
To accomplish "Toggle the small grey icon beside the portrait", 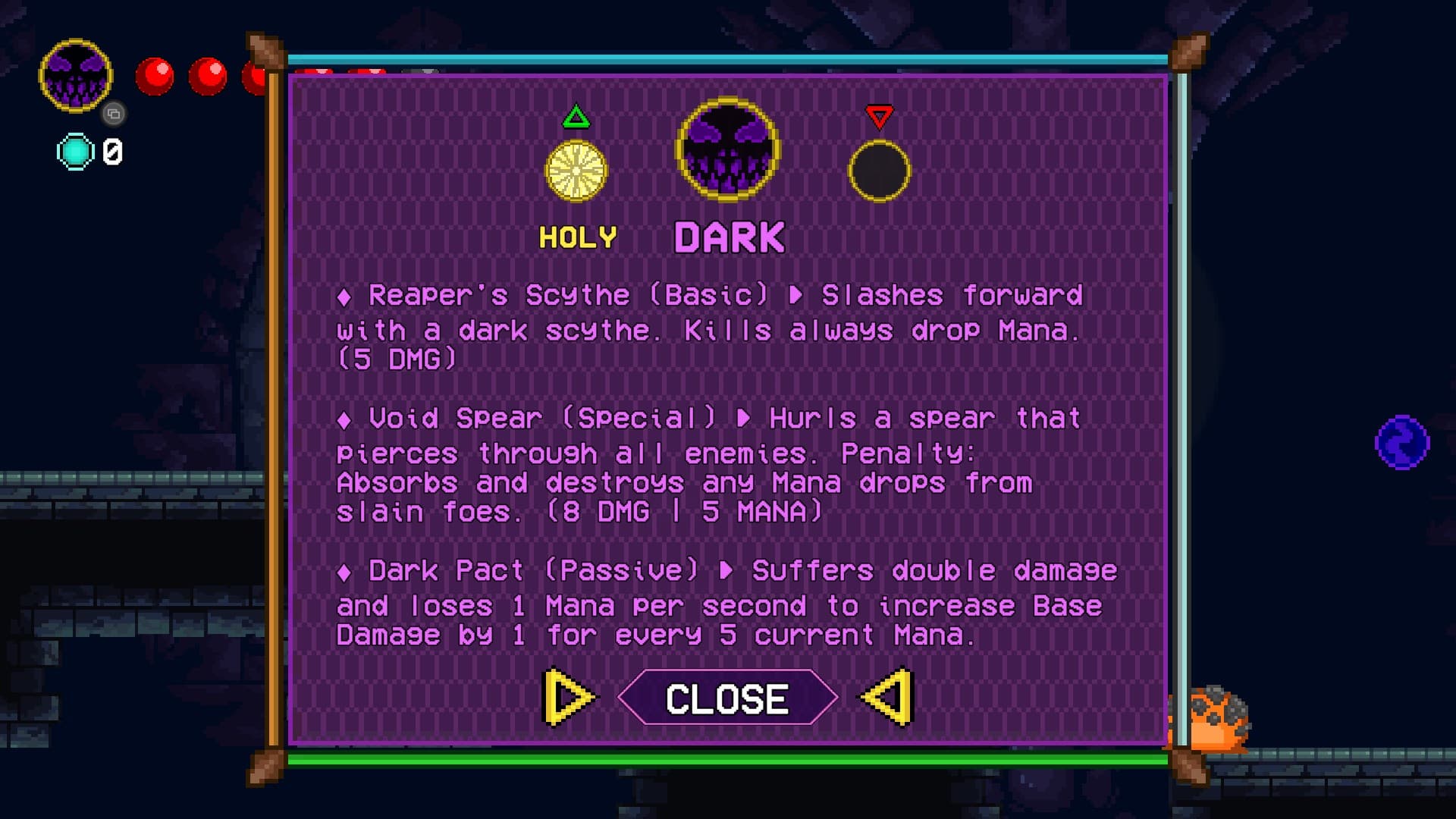I will coord(114,114).
